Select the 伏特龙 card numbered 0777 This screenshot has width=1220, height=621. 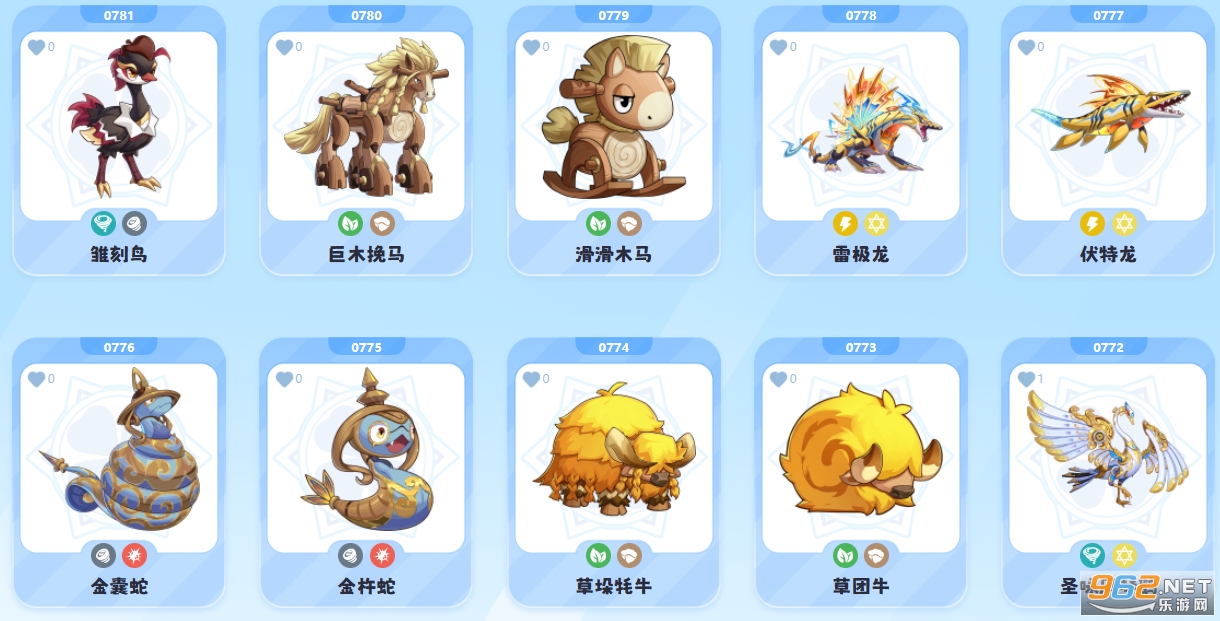click(x=1108, y=126)
